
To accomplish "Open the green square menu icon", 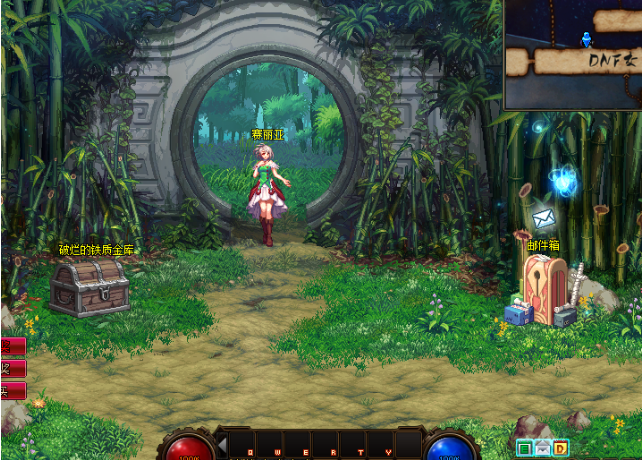I will [x=524, y=448].
